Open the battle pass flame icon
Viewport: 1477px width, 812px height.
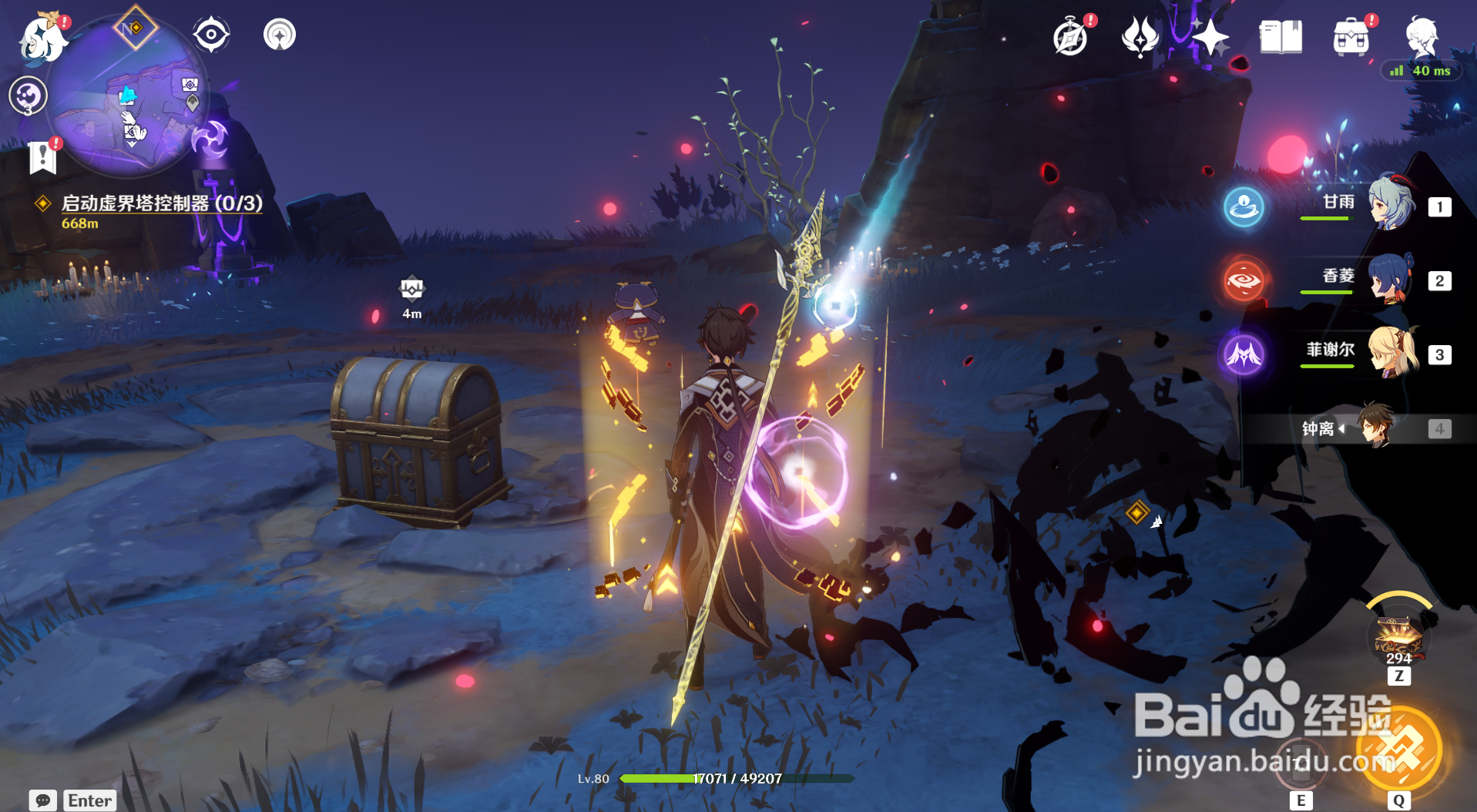coord(1140,37)
